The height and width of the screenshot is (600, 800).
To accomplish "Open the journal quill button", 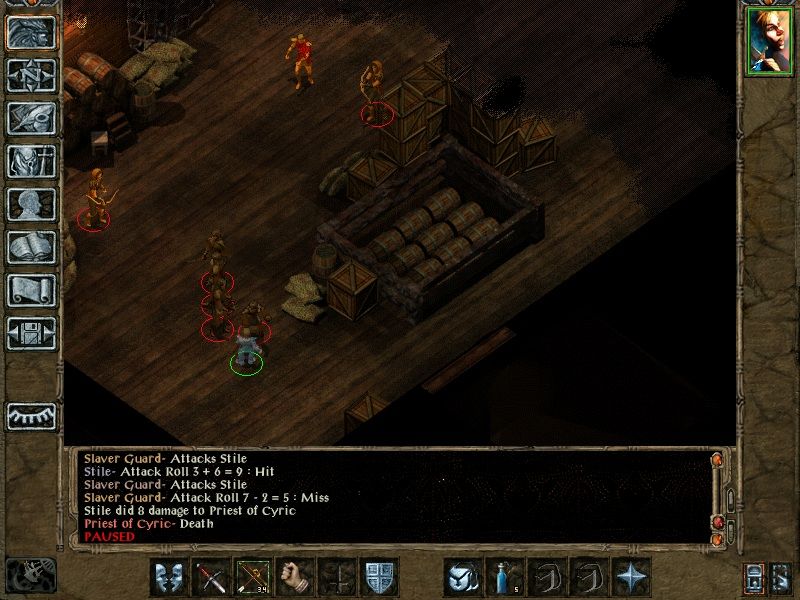I will click(32, 118).
